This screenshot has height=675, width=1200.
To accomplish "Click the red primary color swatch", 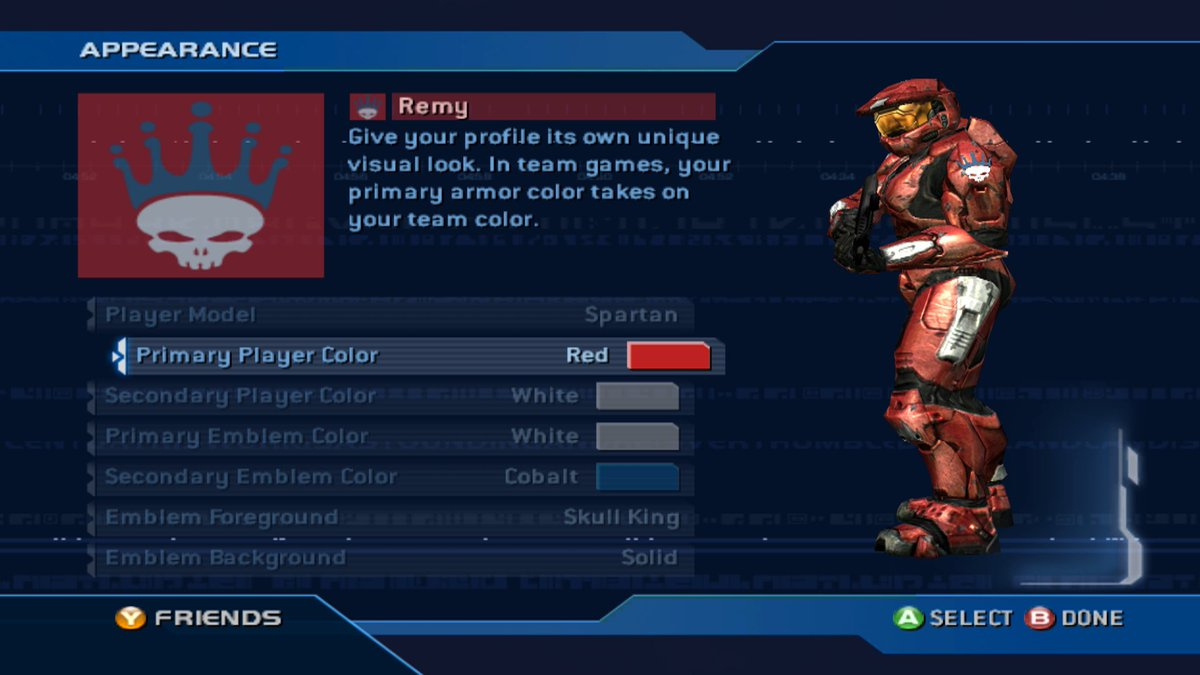I will [x=668, y=355].
